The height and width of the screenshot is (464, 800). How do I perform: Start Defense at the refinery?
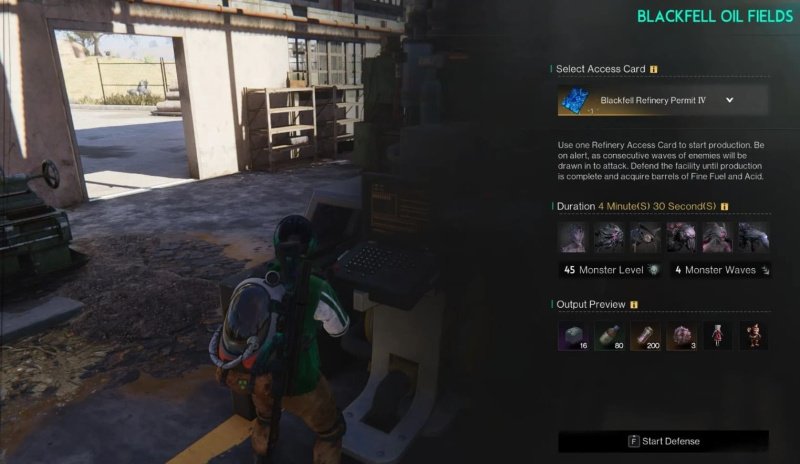[663, 441]
